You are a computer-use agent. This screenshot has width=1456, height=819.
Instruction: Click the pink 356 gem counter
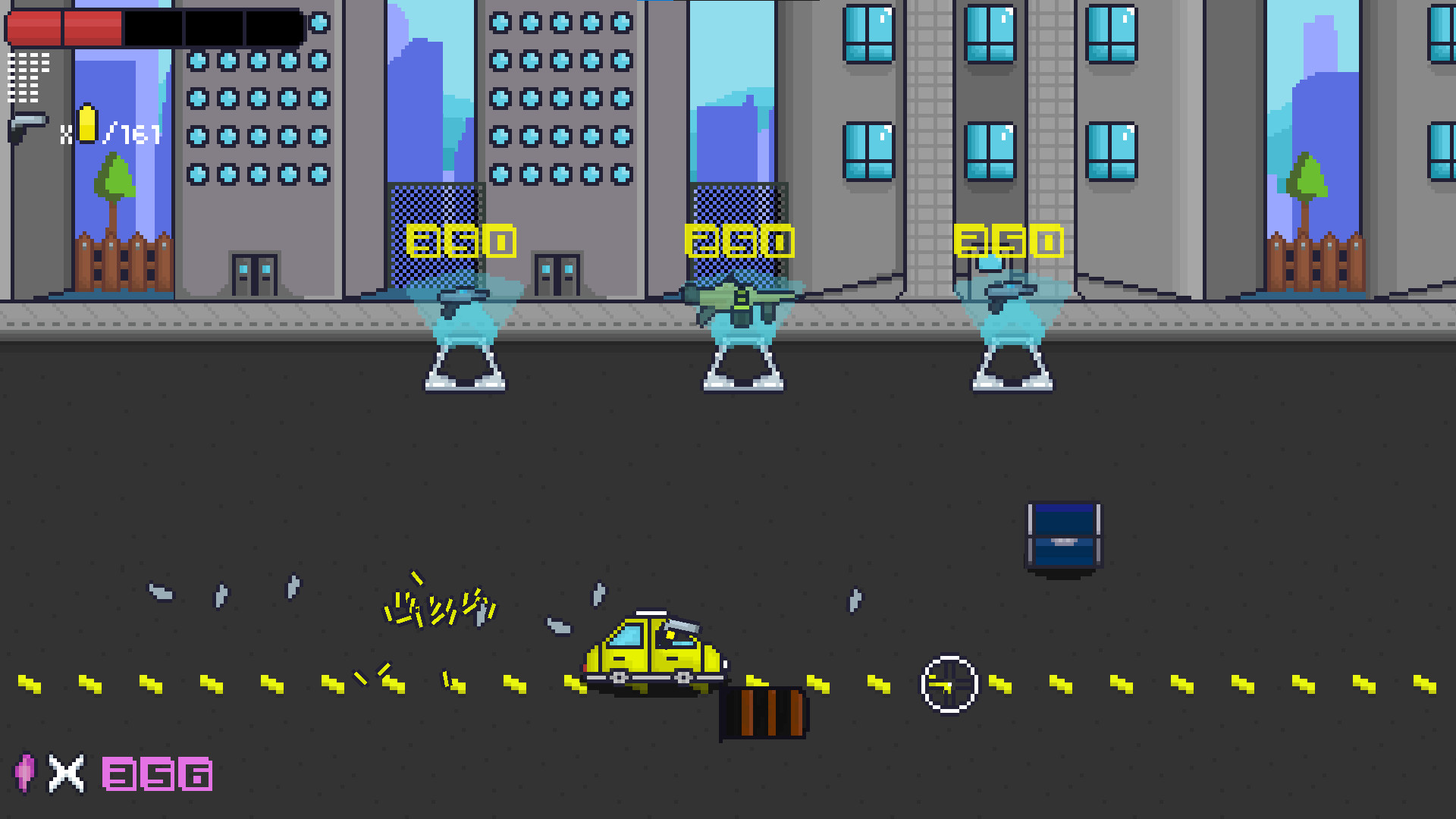(x=155, y=773)
